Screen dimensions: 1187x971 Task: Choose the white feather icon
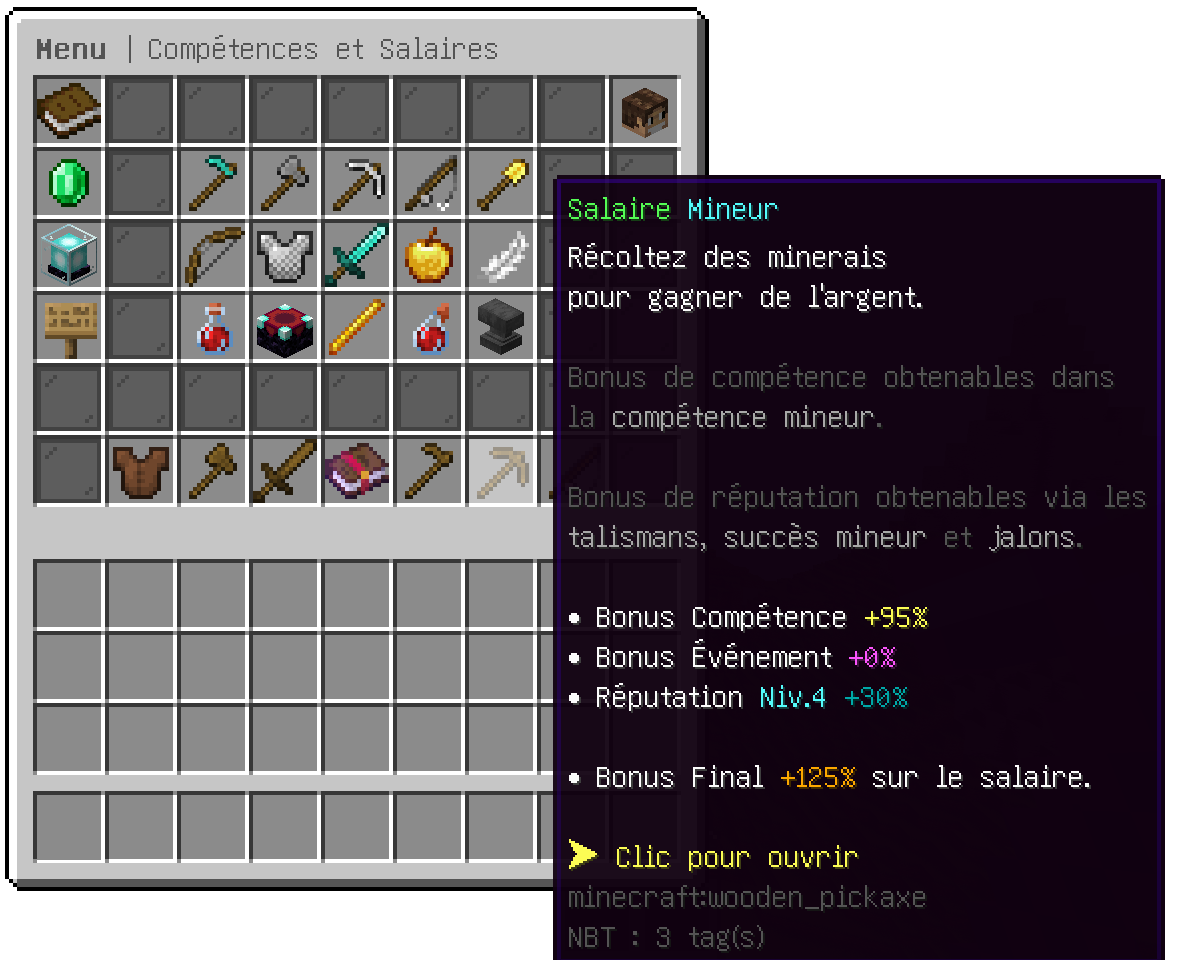(x=501, y=255)
